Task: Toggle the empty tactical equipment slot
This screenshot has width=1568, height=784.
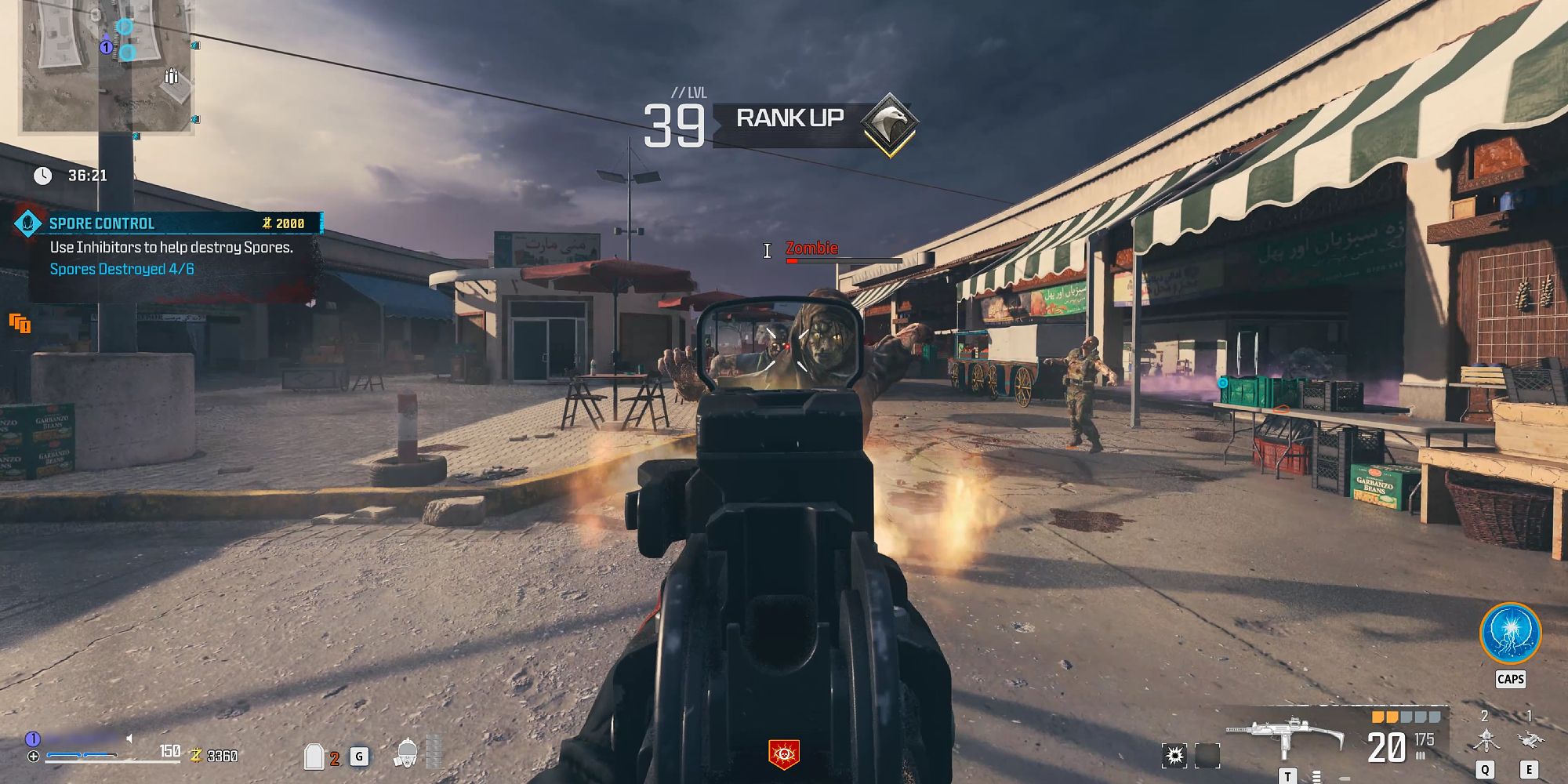Action: point(1207,756)
